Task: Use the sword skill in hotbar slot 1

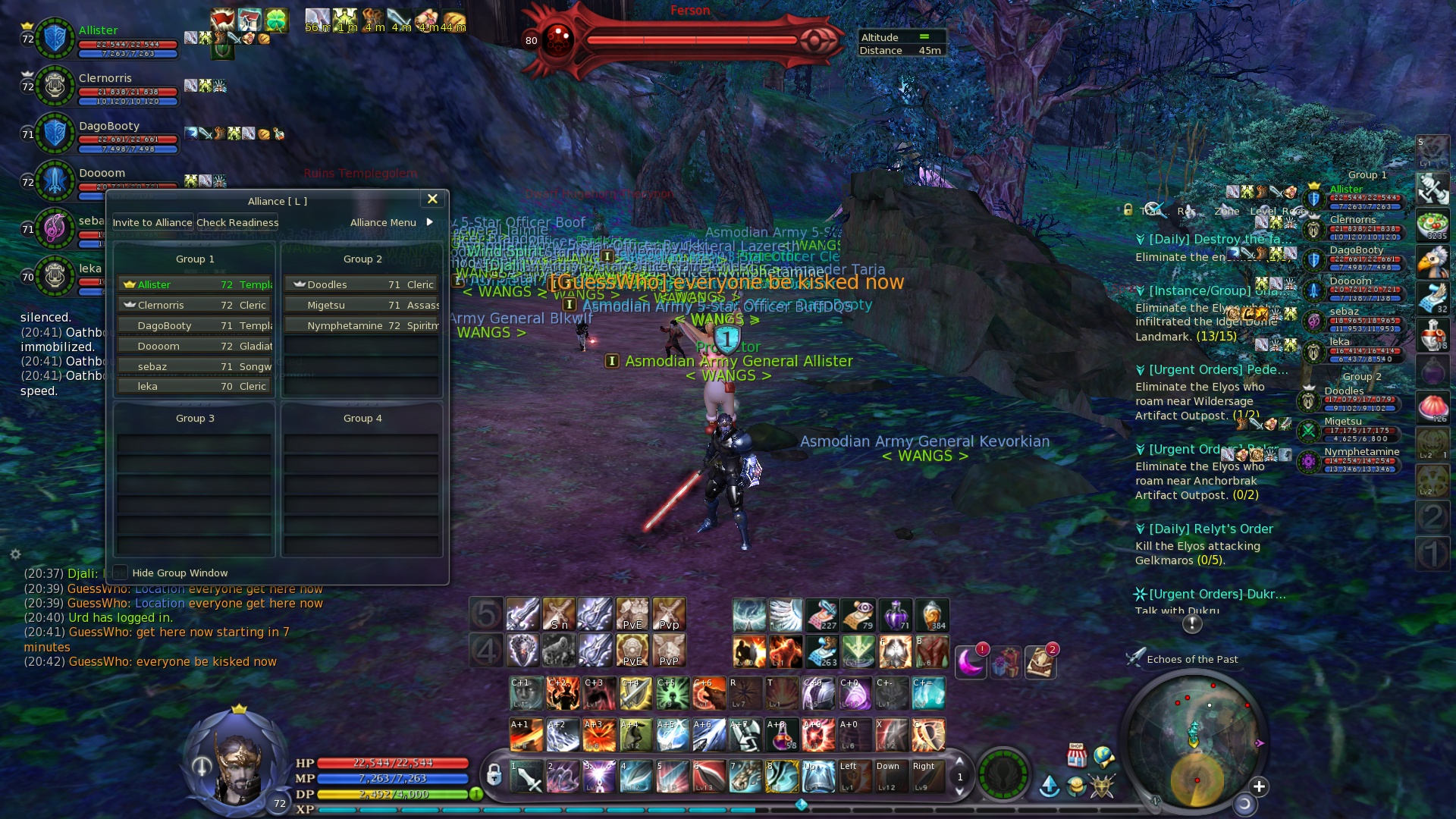Action: click(526, 777)
